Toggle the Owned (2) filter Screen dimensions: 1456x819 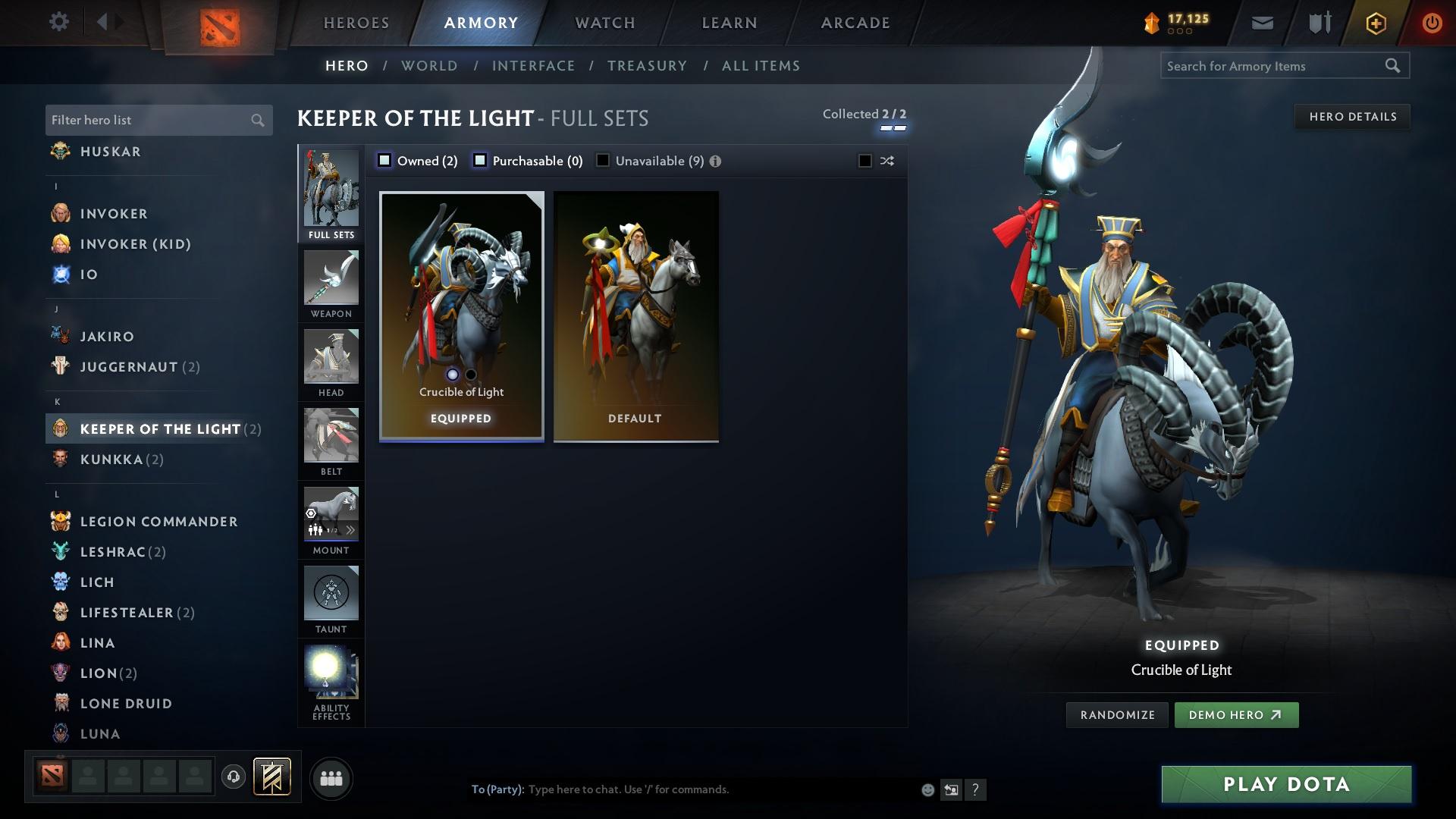point(385,160)
